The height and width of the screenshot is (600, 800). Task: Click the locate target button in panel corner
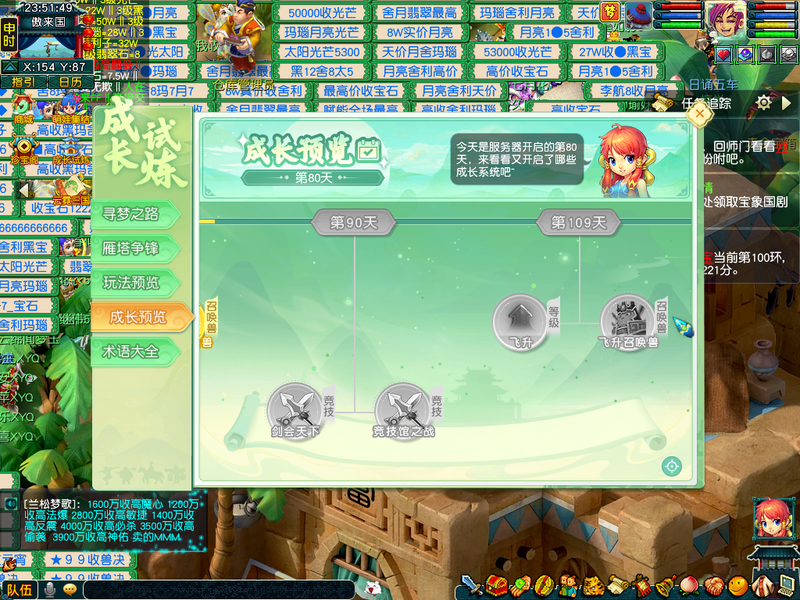click(672, 466)
